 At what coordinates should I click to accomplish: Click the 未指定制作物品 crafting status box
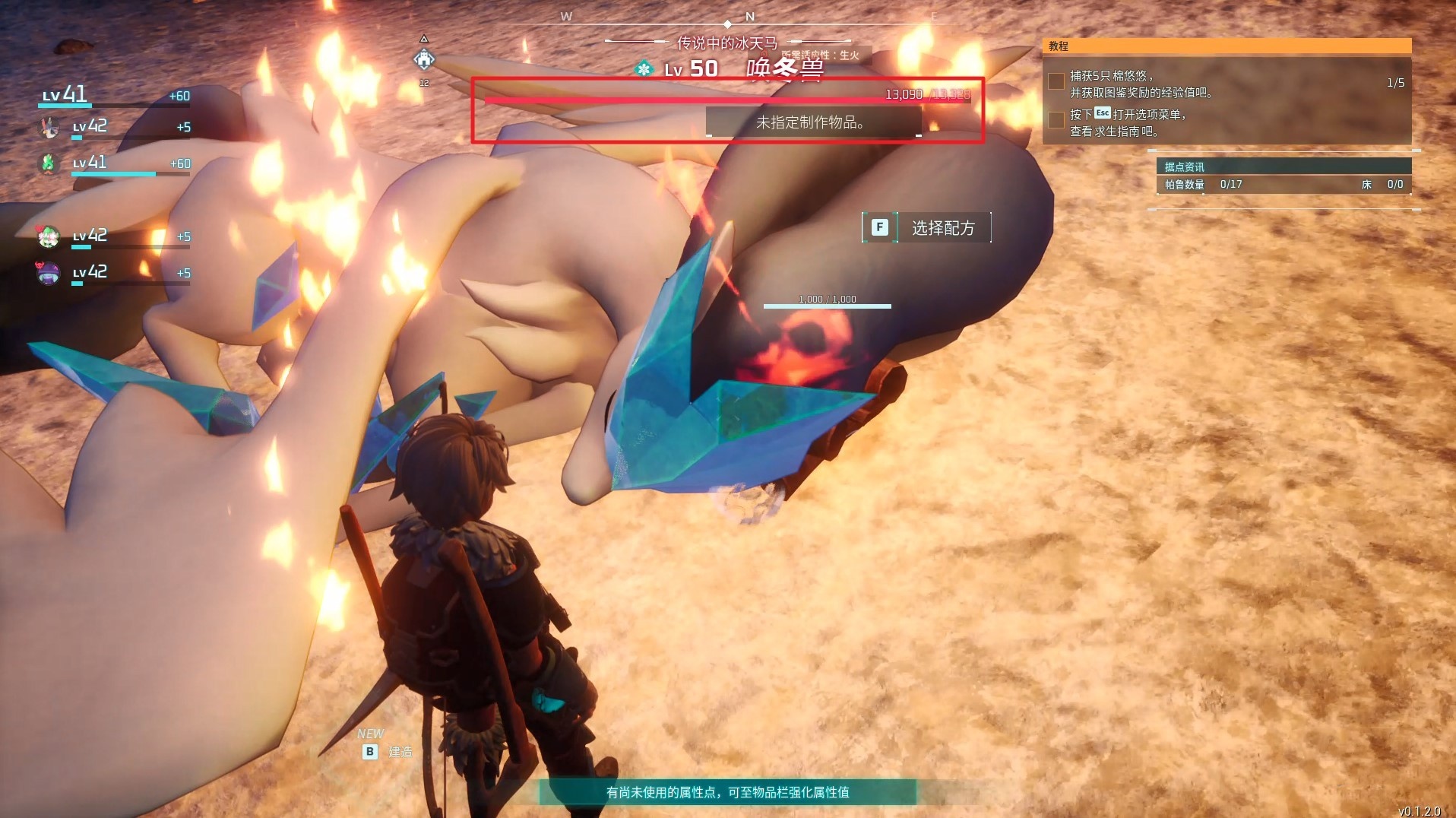(x=812, y=122)
